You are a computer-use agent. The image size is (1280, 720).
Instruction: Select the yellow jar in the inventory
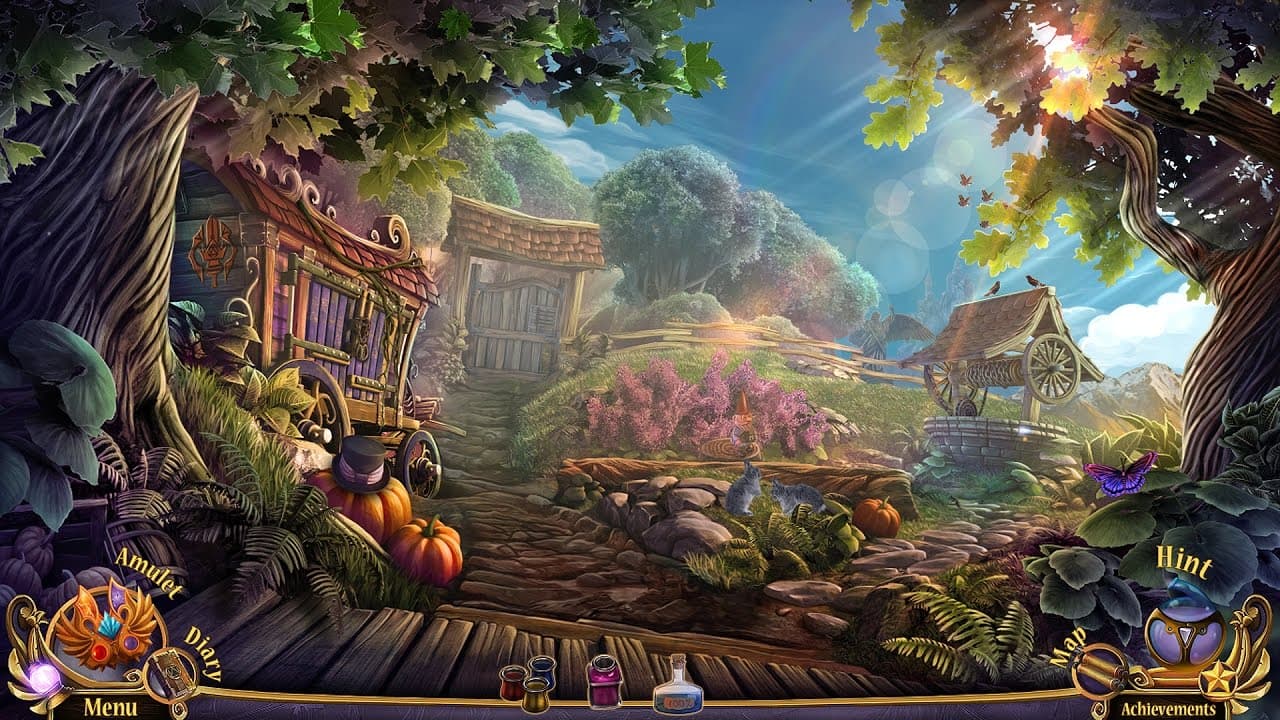click(535, 697)
